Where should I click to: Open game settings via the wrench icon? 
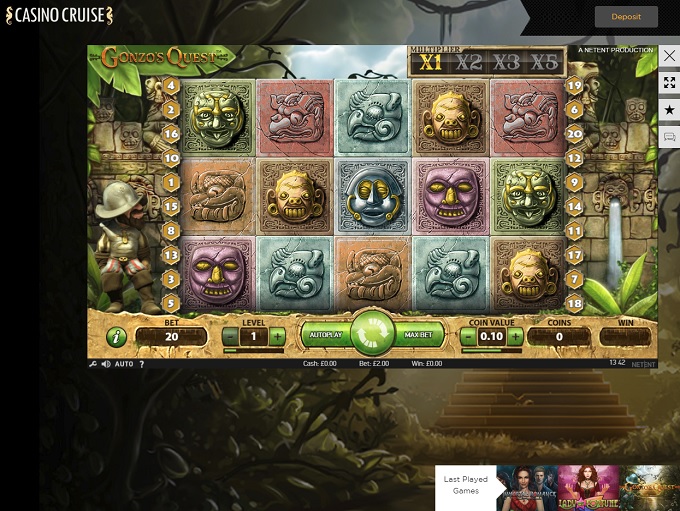coord(93,364)
